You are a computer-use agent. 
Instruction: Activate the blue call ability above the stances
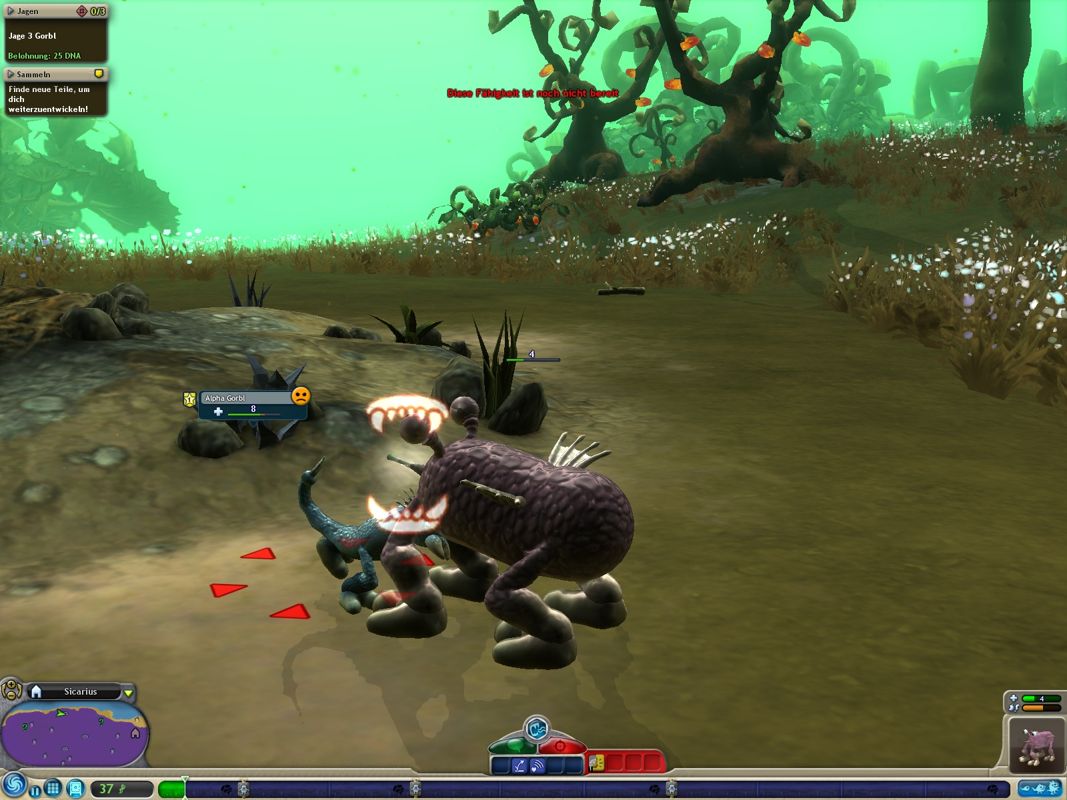point(537,727)
